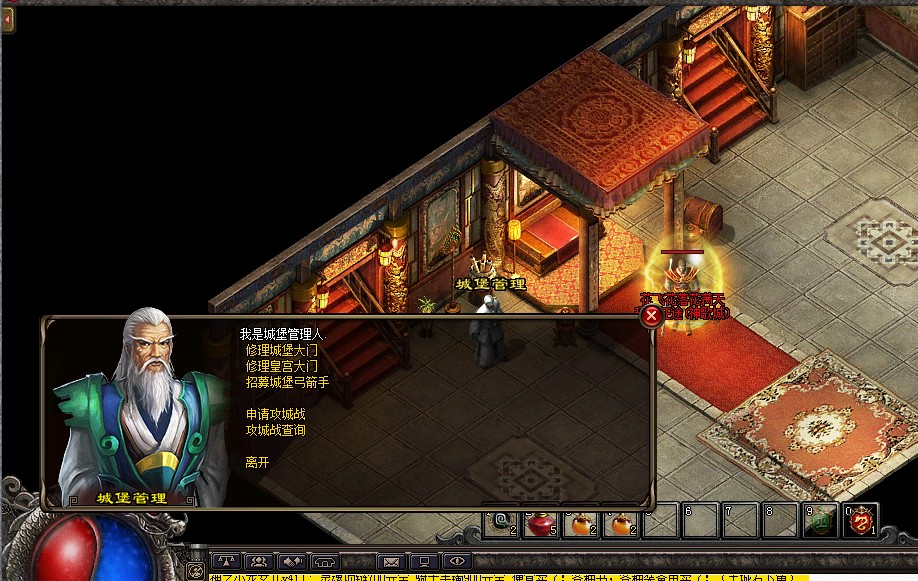Select 离开 to leave the conversation
This screenshot has height=581, width=918.
coord(257,462)
